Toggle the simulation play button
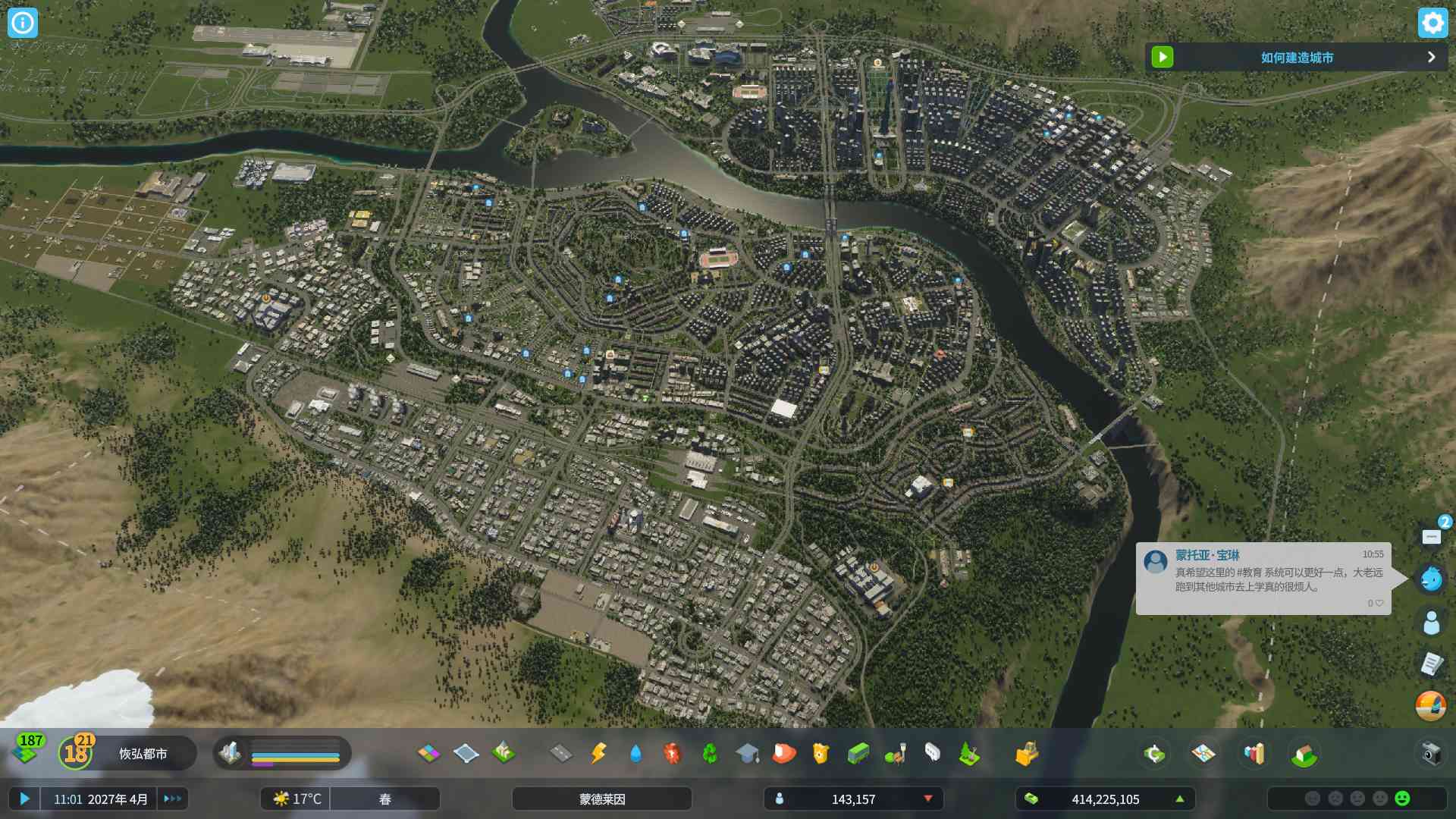The image size is (1456, 819). coord(24,799)
